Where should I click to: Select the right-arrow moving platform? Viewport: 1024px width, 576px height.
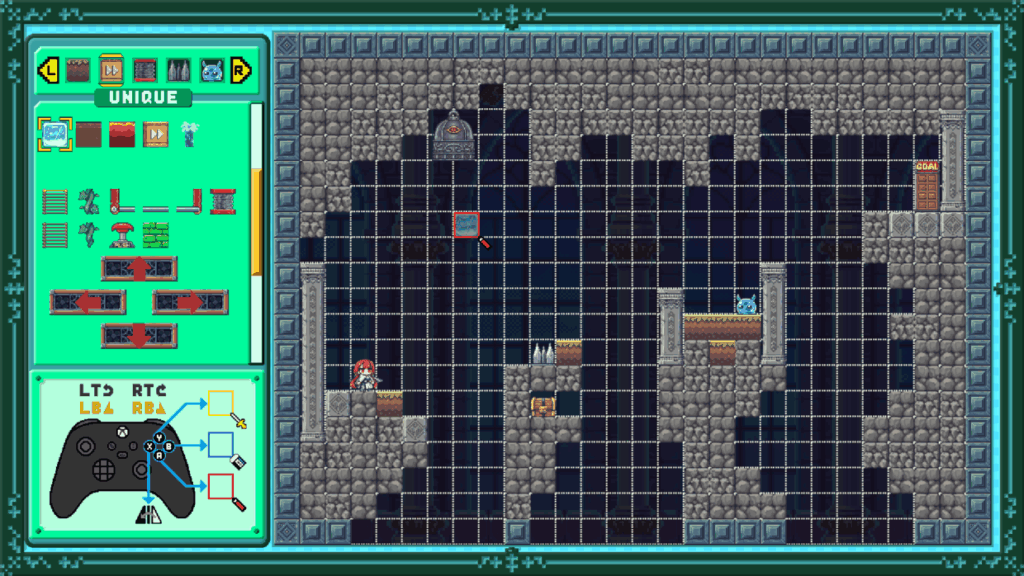click(190, 302)
